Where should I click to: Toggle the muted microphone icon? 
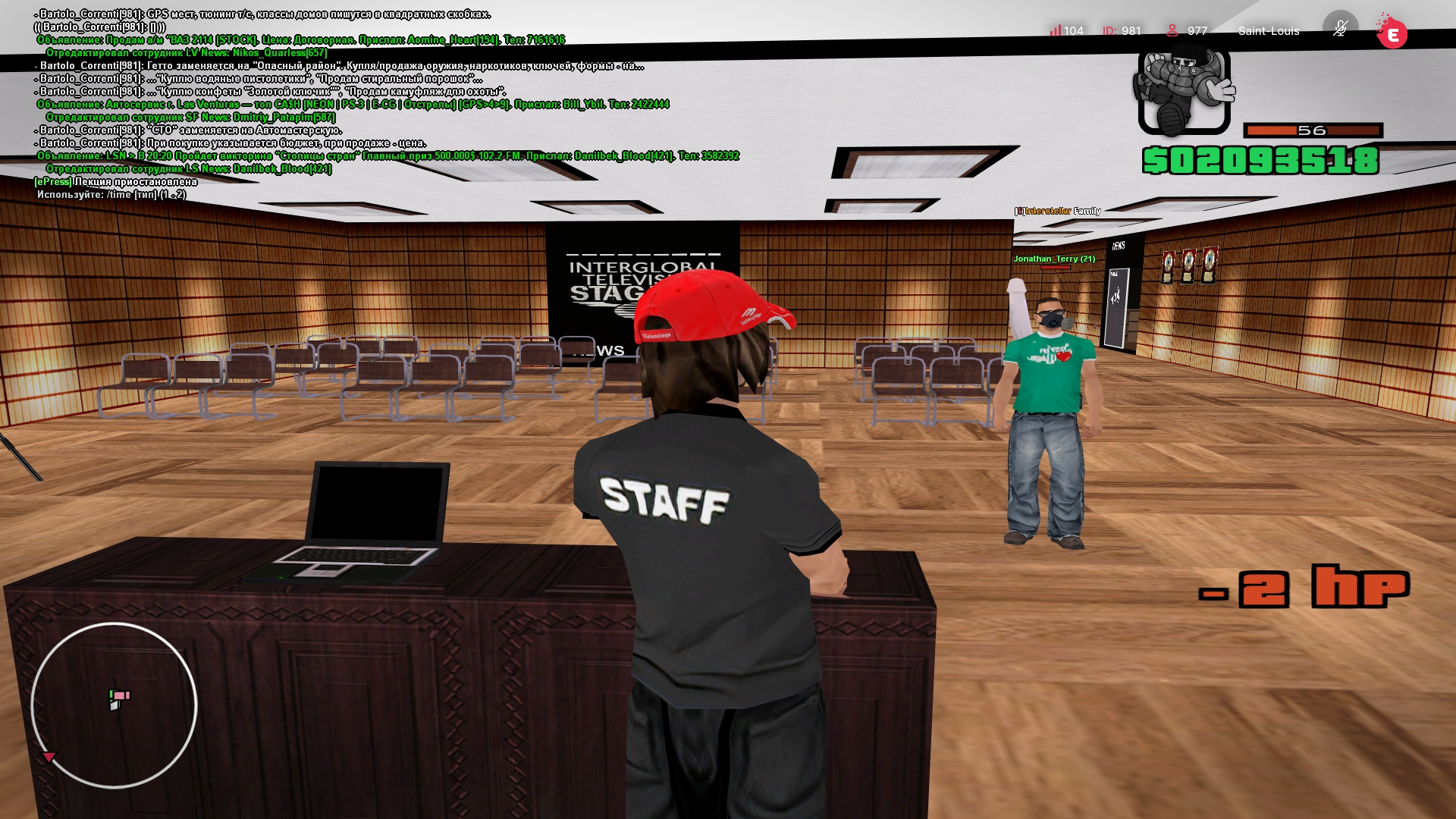[x=1340, y=29]
